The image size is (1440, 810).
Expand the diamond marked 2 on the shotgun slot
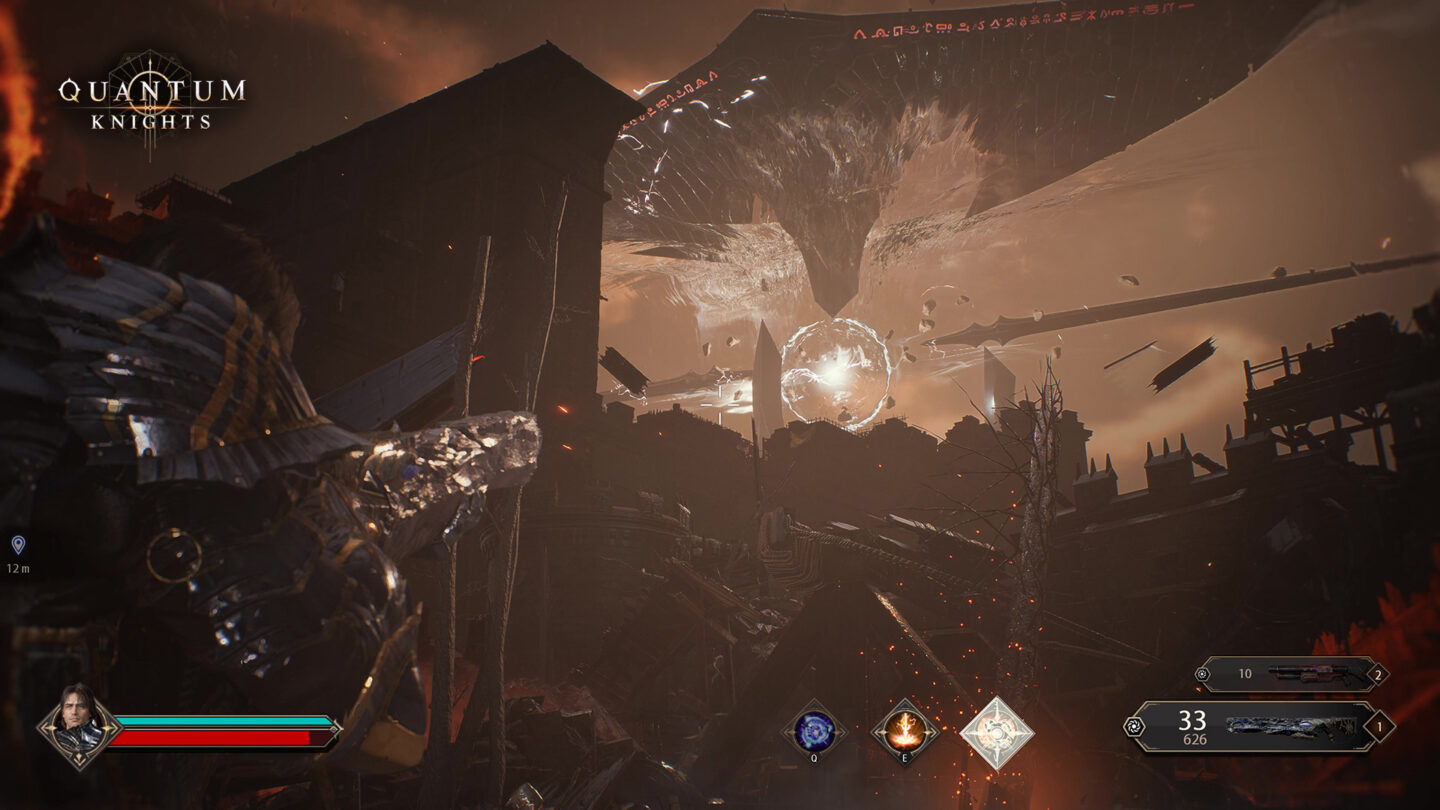pyautogui.click(x=1378, y=675)
